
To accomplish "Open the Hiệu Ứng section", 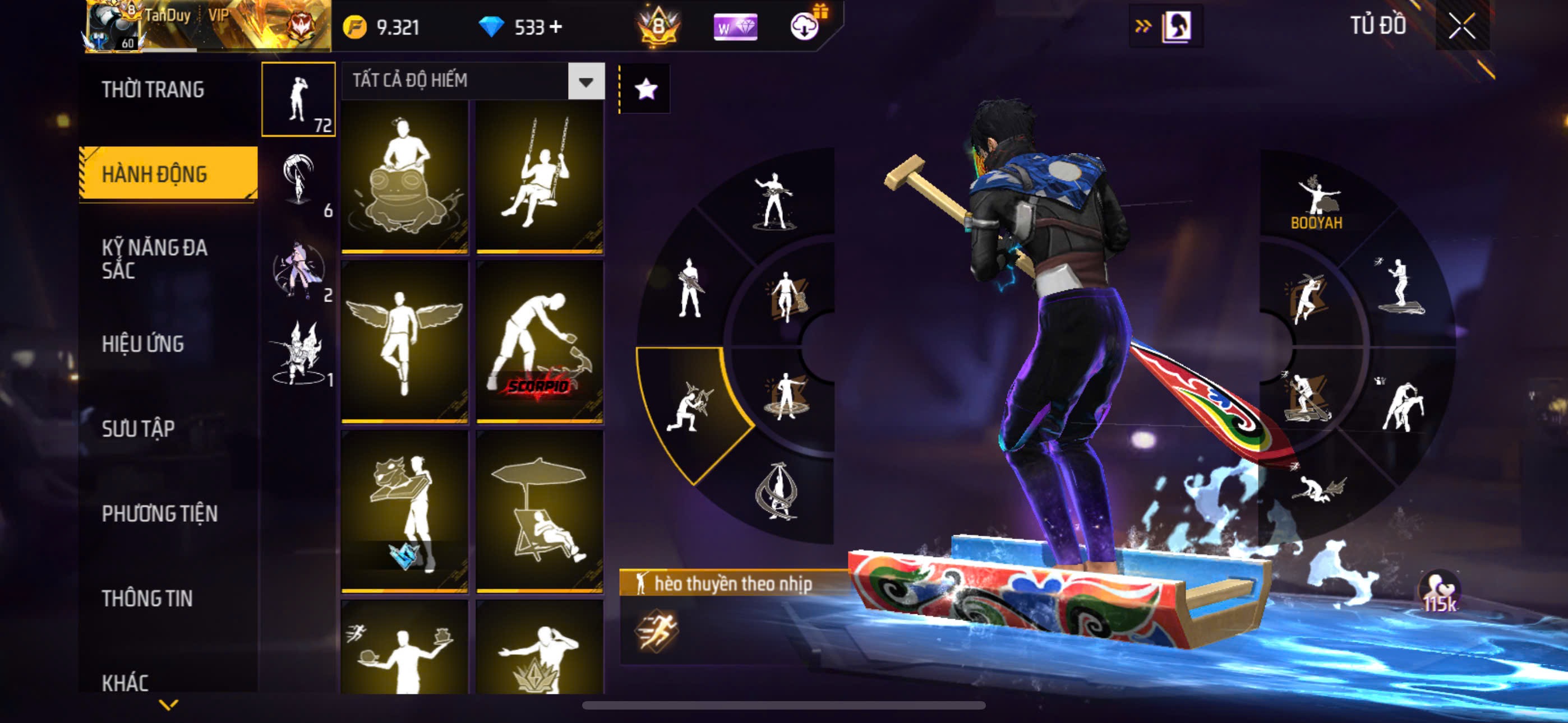I will (x=142, y=344).
